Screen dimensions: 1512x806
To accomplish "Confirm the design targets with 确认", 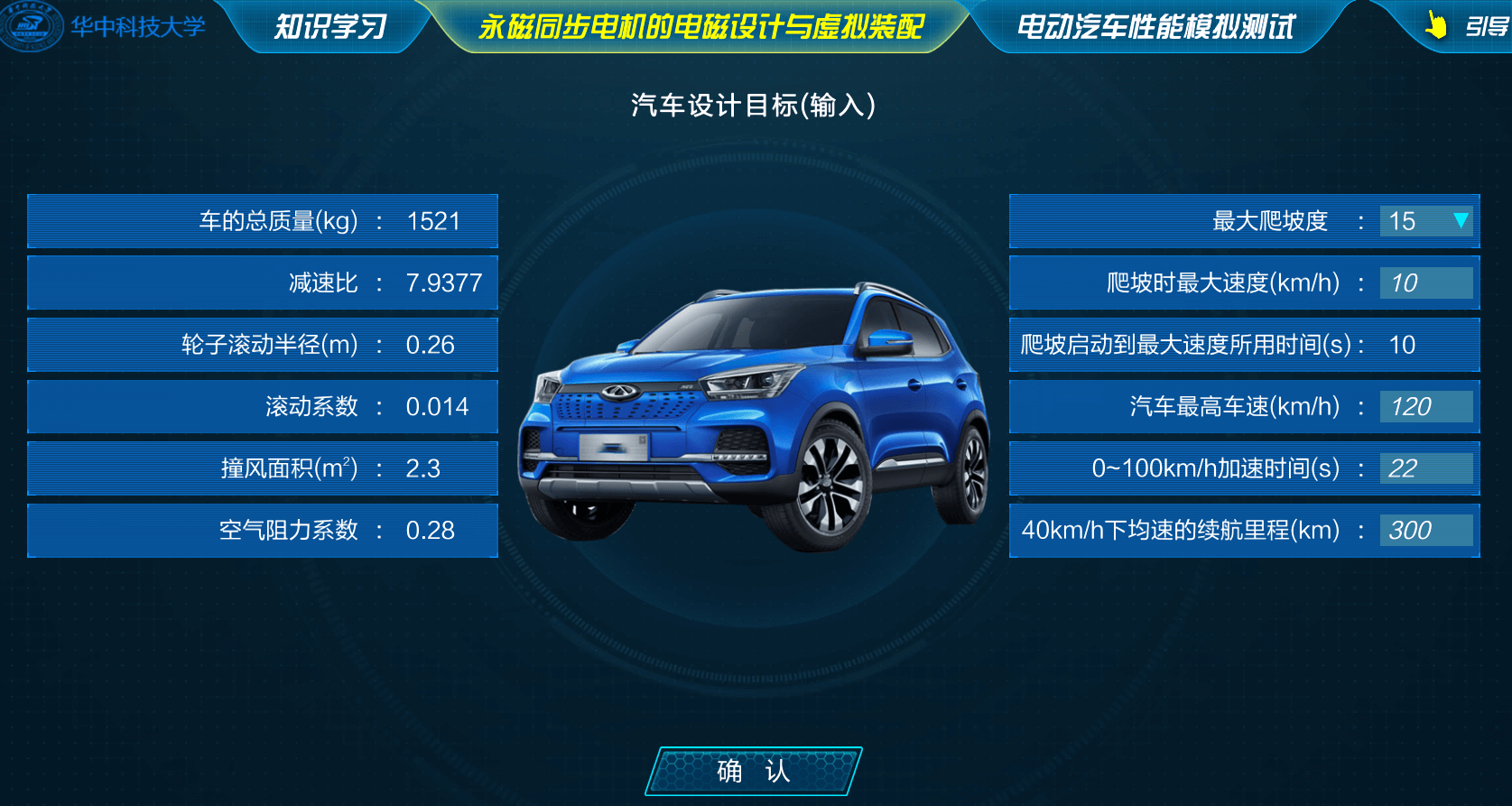I will click(754, 771).
